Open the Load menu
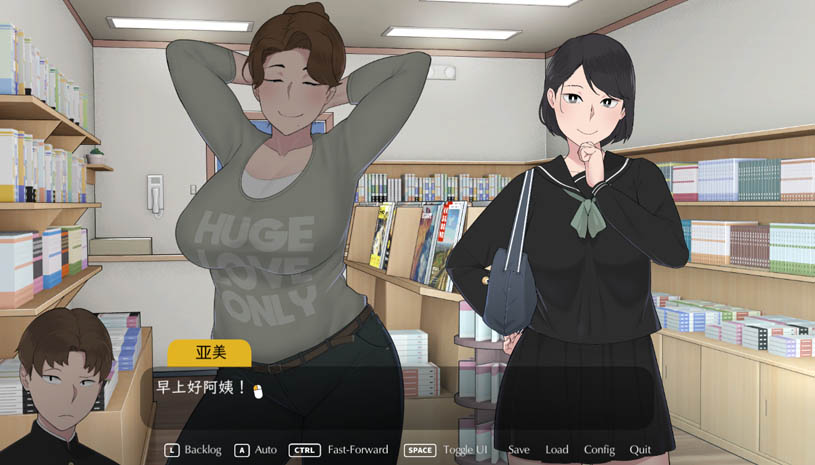815x465 pixels. pyautogui.click(x=557, y=450)
